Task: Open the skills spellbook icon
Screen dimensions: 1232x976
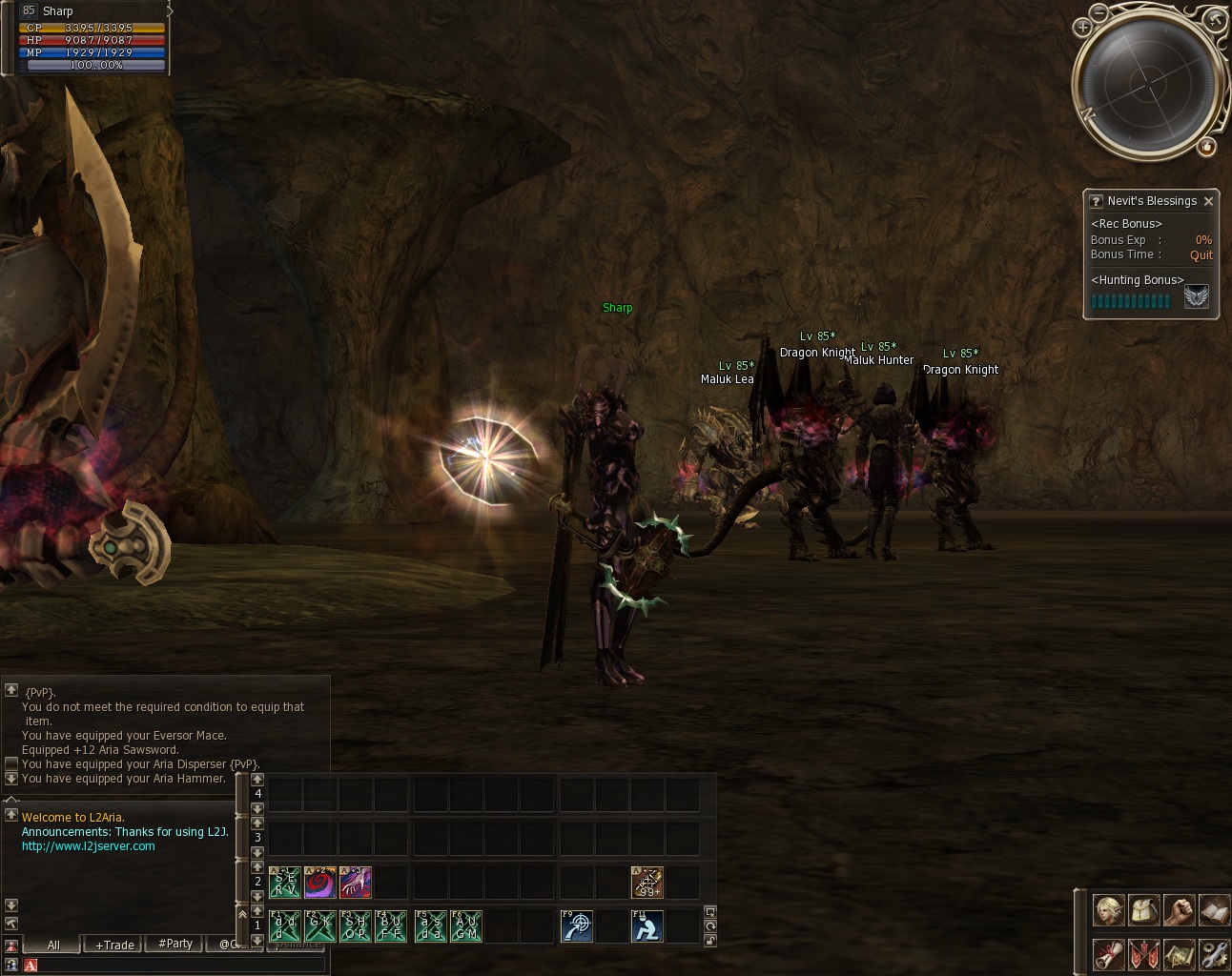Action: (1214, 910)
